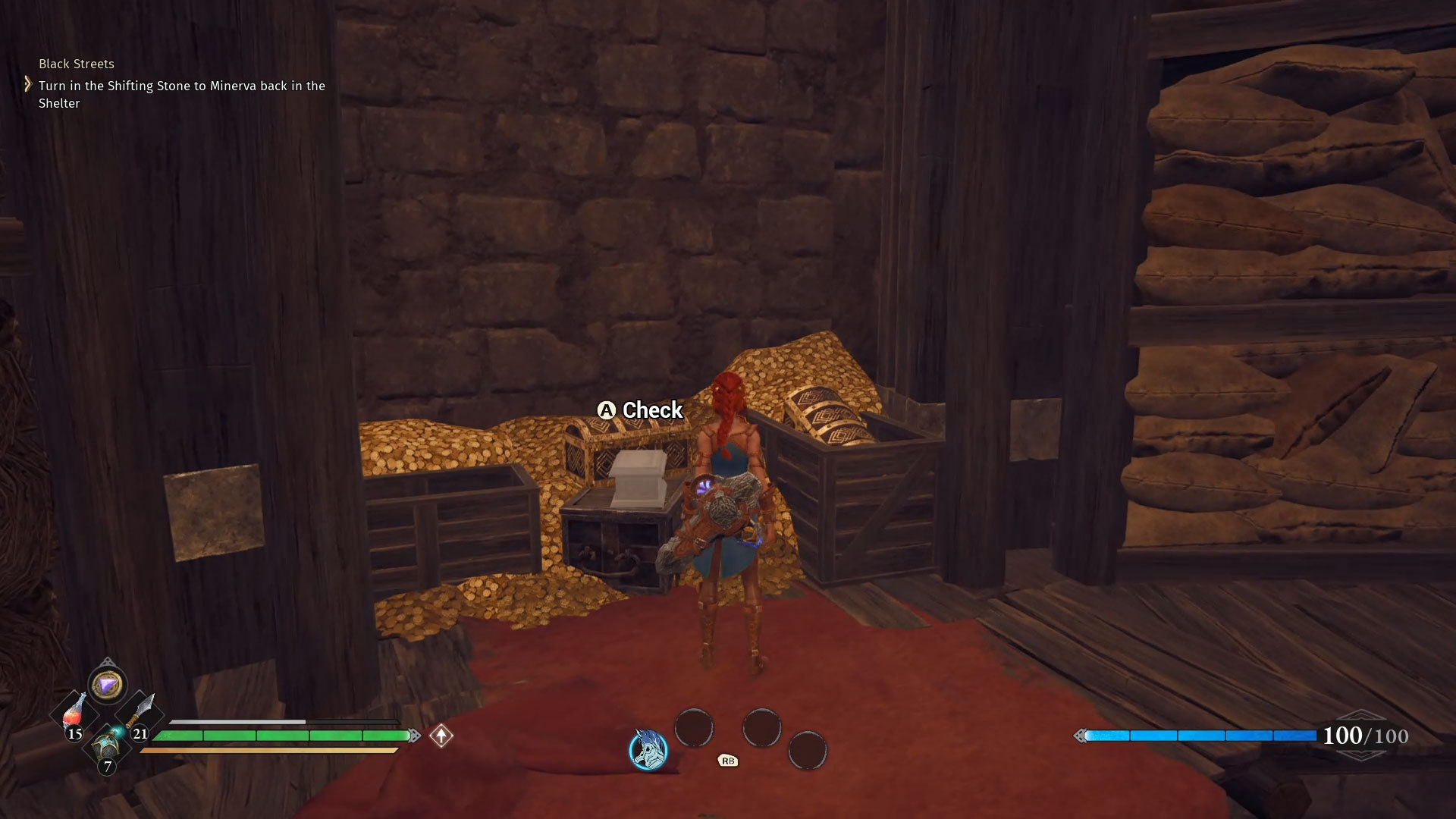This screenshot has height=819, width=1456.
Task: Click the white upward arrow diamond icon
Action: [x=441, y=736]
